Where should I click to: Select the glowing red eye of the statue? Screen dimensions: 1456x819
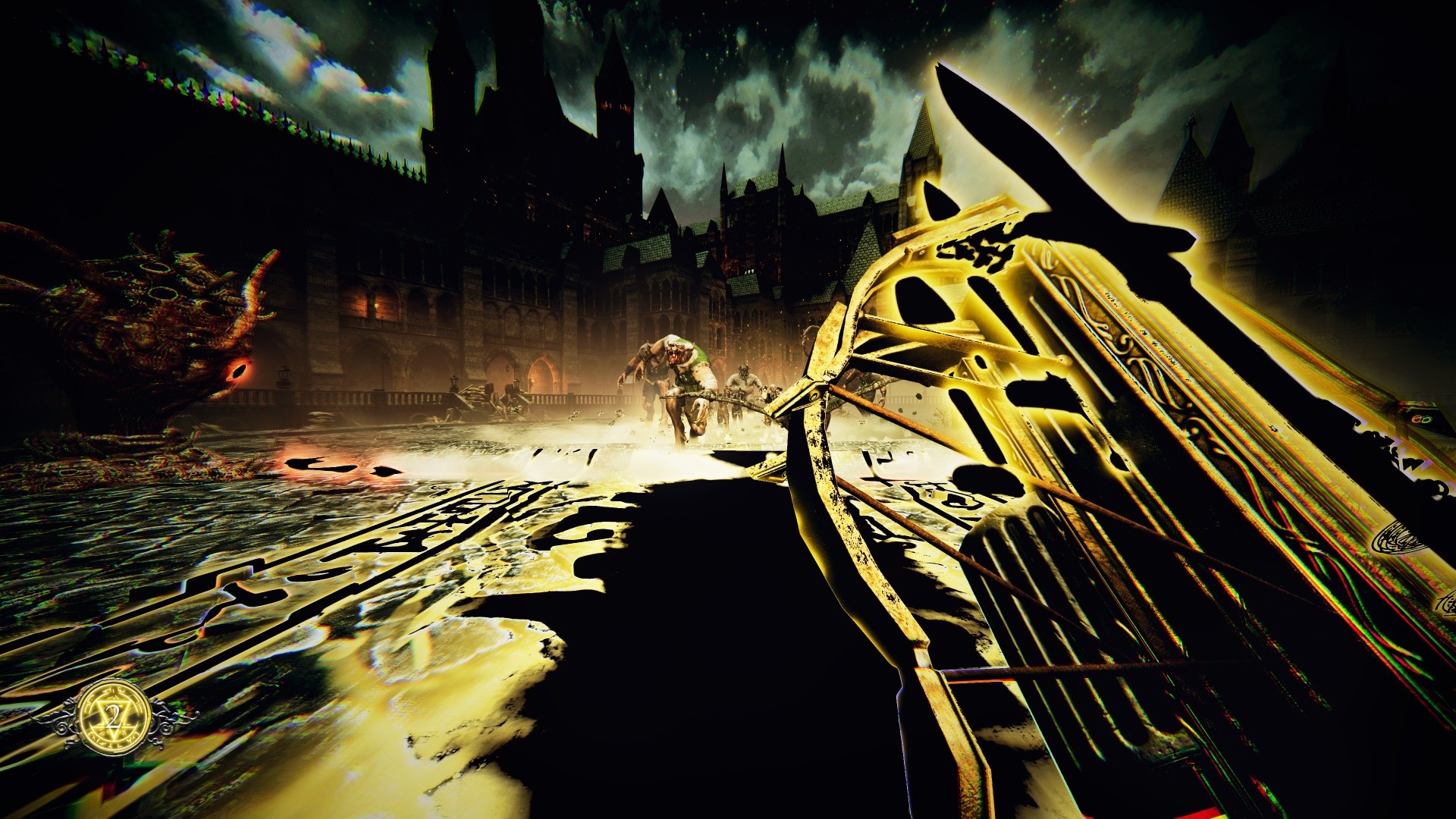coord(239,369)
